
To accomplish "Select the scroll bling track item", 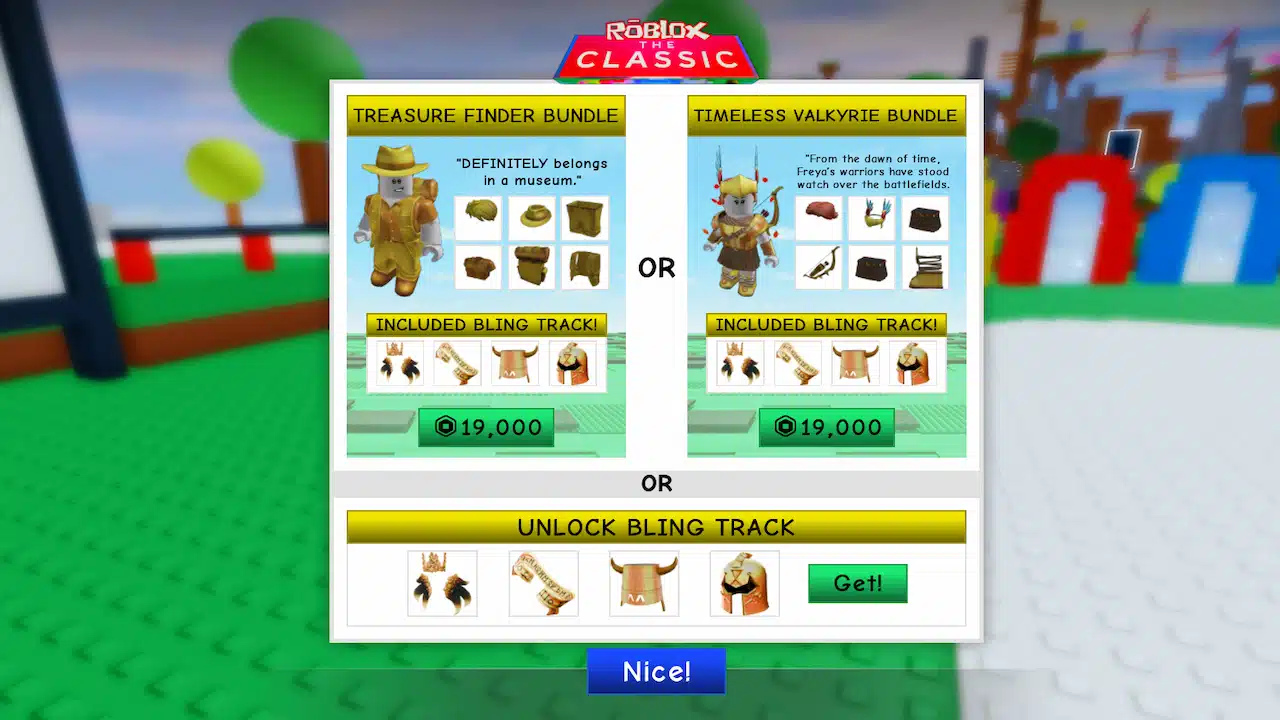I will pyautogui.click(x=543, y=583).
